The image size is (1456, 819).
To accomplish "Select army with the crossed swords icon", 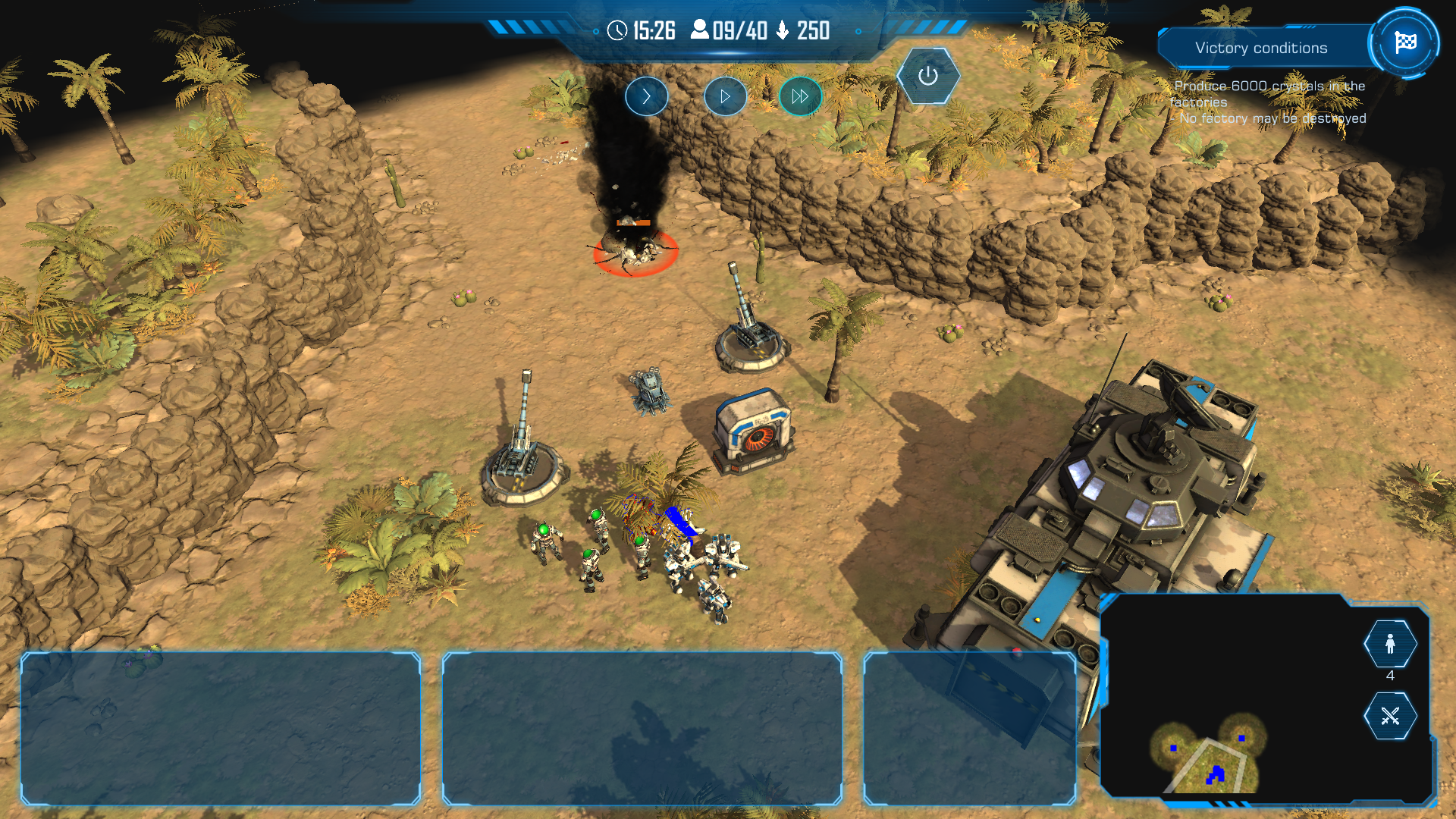I will pyautogui.click(x=1389, y=716).
